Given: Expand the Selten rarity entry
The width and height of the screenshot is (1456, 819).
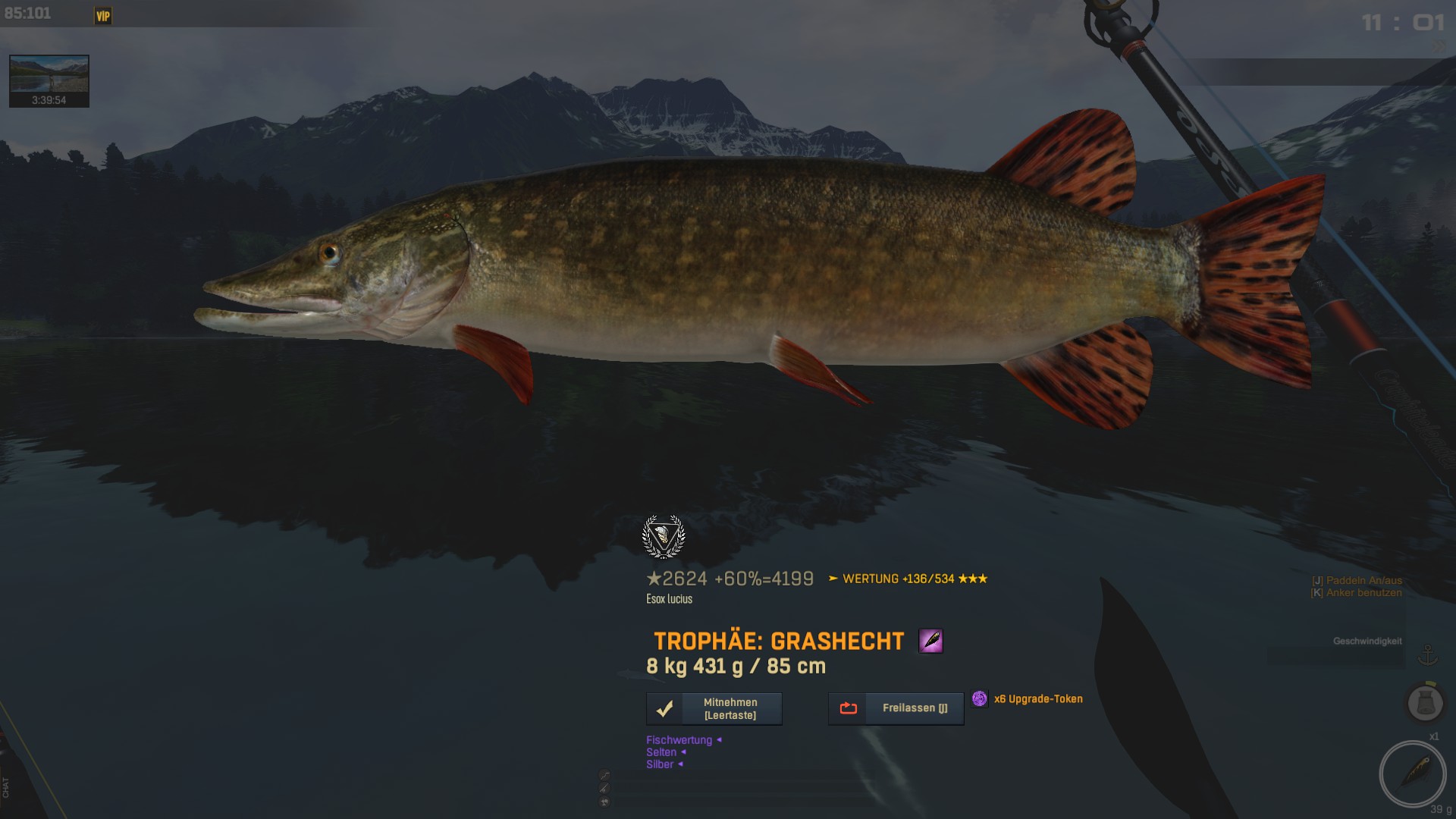Looking at the screenshot, I should [662, 752].
